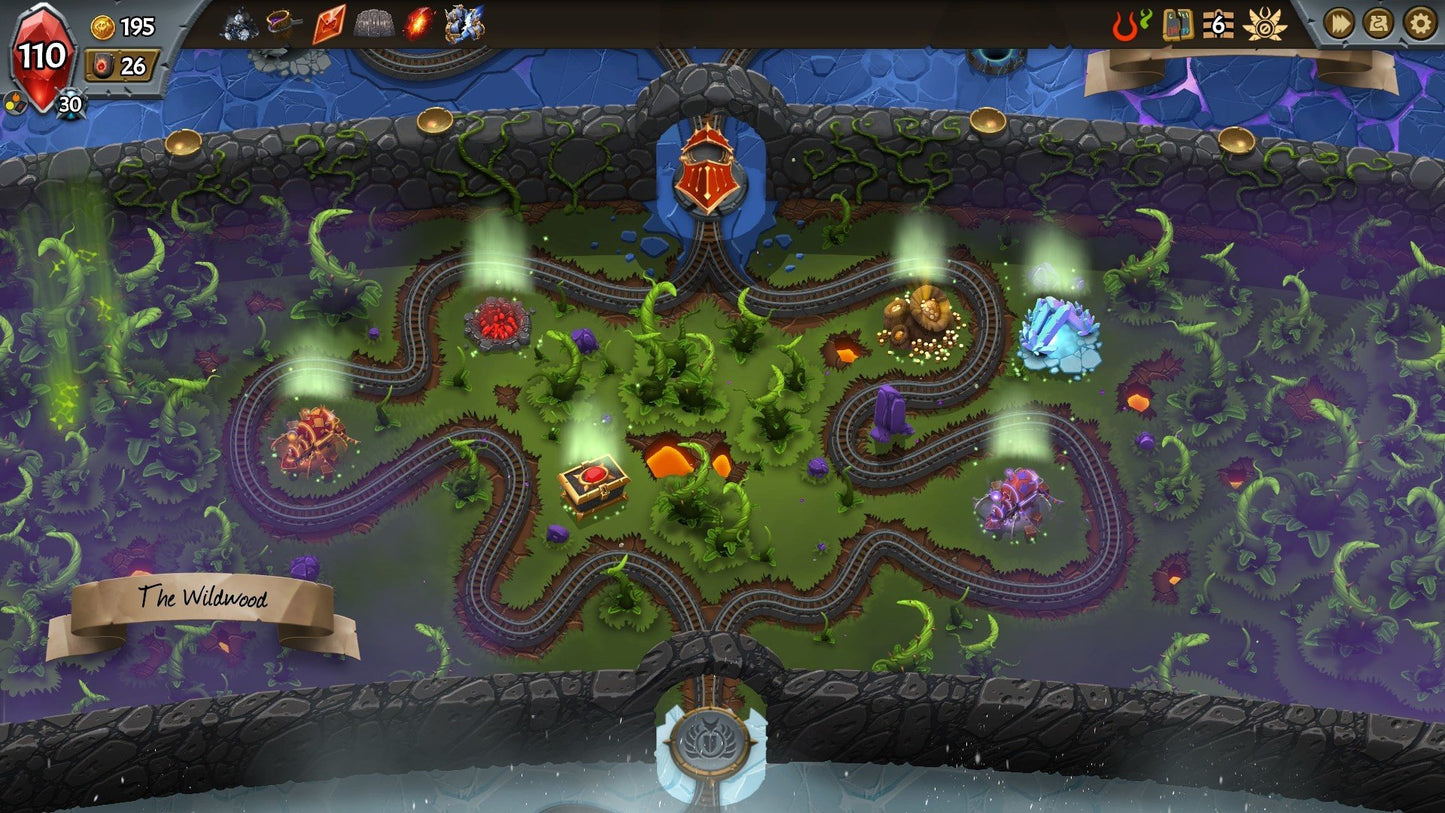Select the fireball spell icon in the toolbar
This screenshot has height=813, width=1445.
tap(417, 20)
